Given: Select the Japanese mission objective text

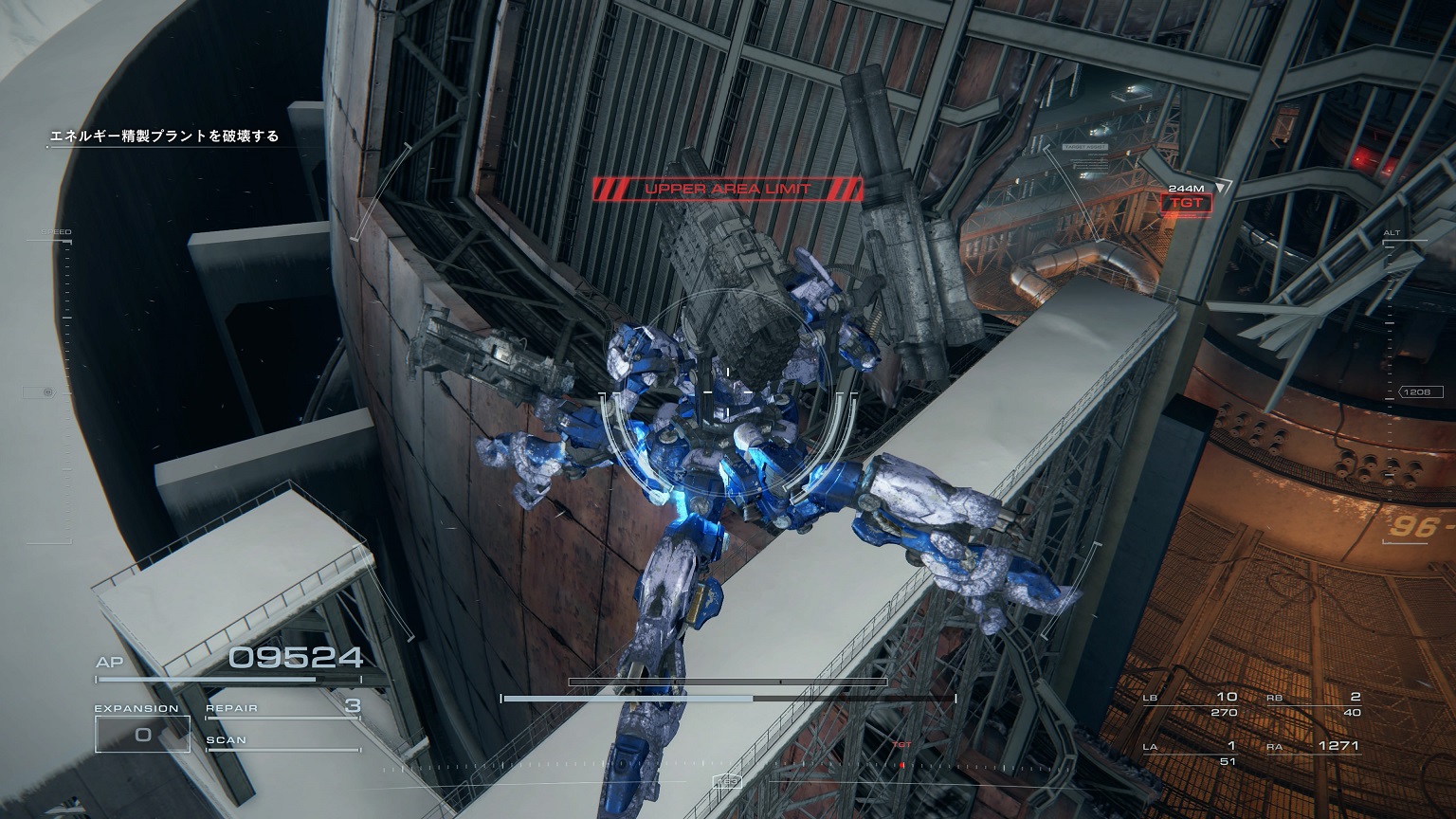Looking at the screenshot, I should coord(165,136).
